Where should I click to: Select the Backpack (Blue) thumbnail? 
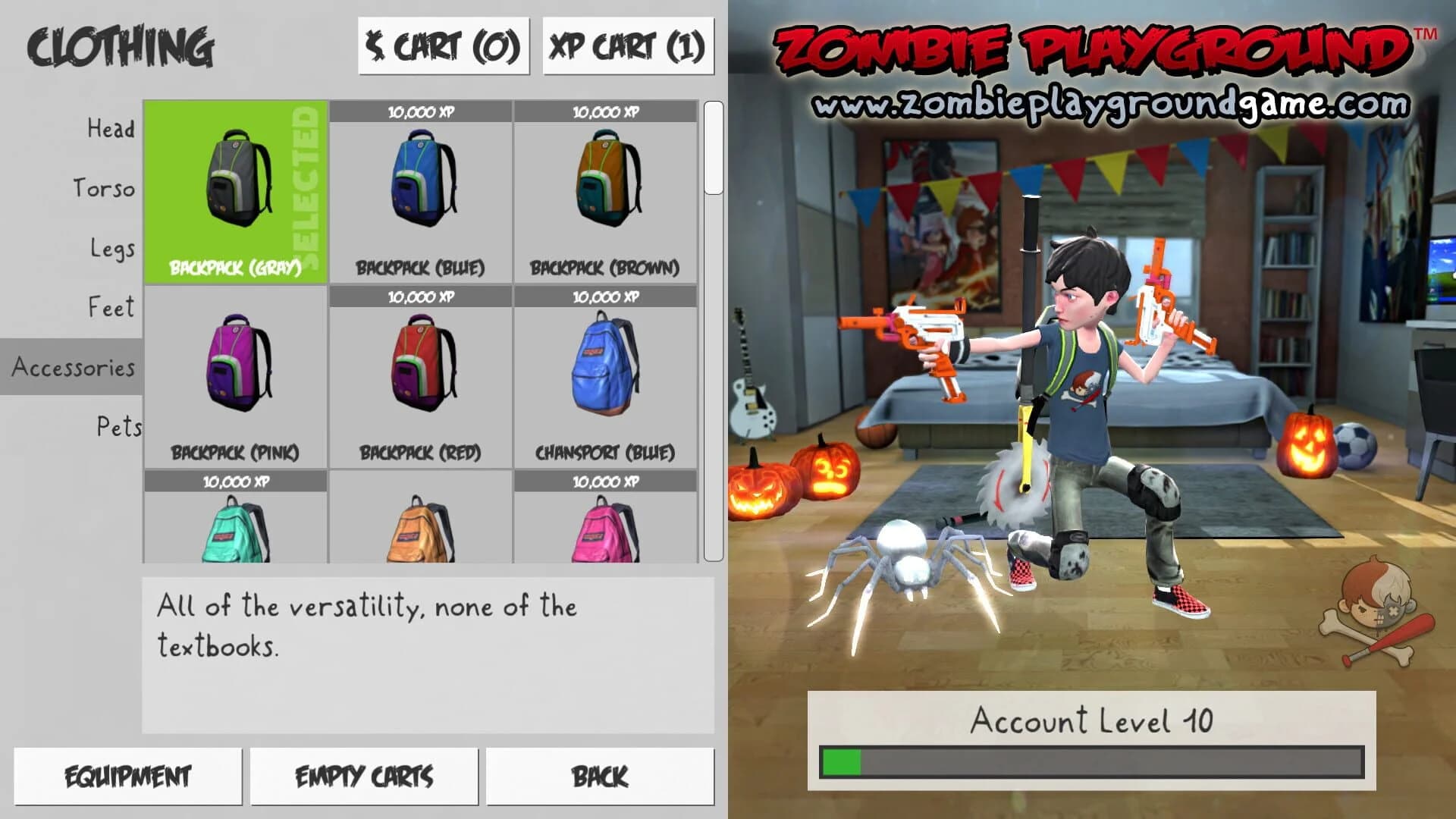click(422, 190)
